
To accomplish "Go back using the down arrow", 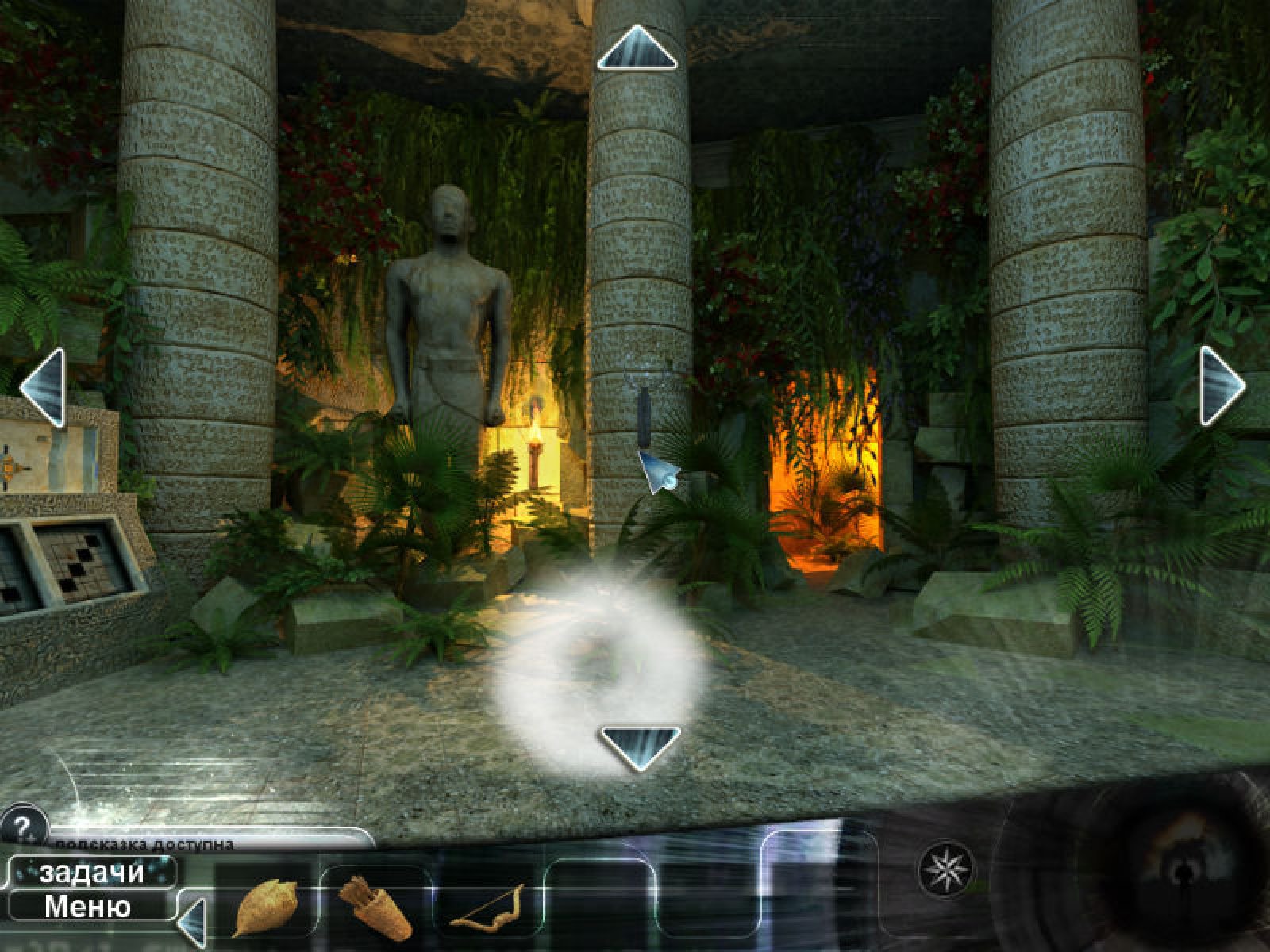I will pos(640,746).
